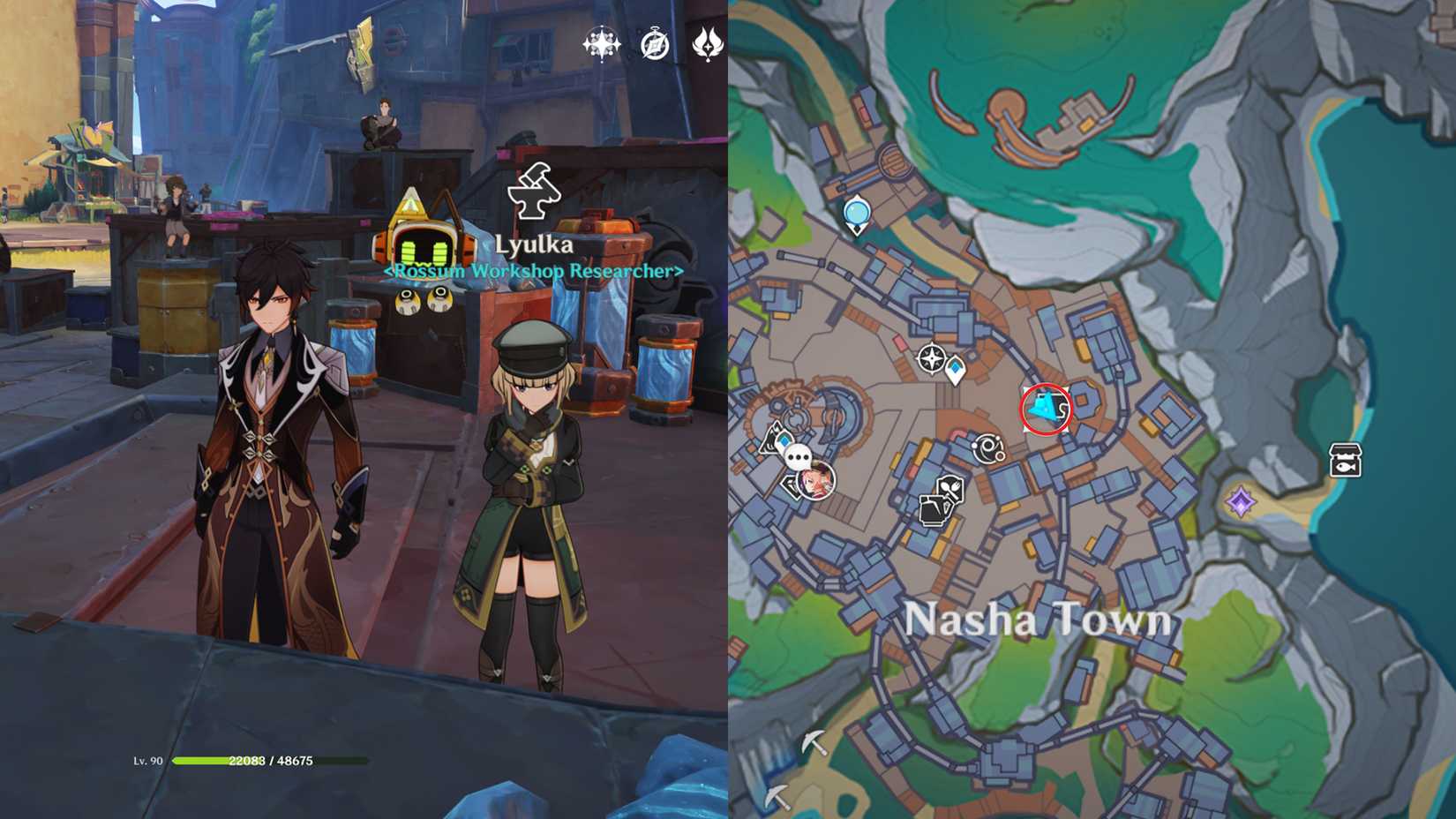Click the Statue of the Seven compass icon

pos(931,357)
